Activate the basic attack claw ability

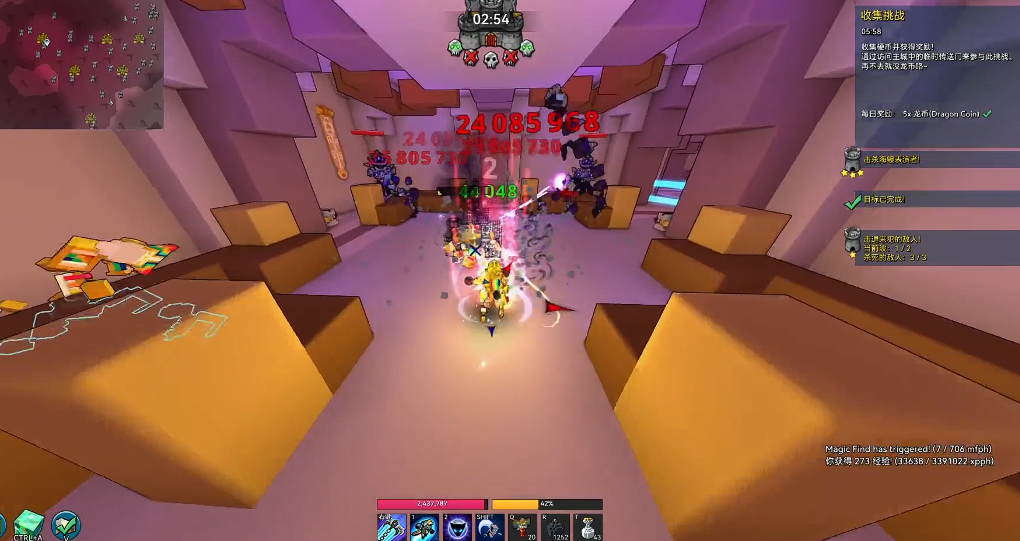point(391,526)
